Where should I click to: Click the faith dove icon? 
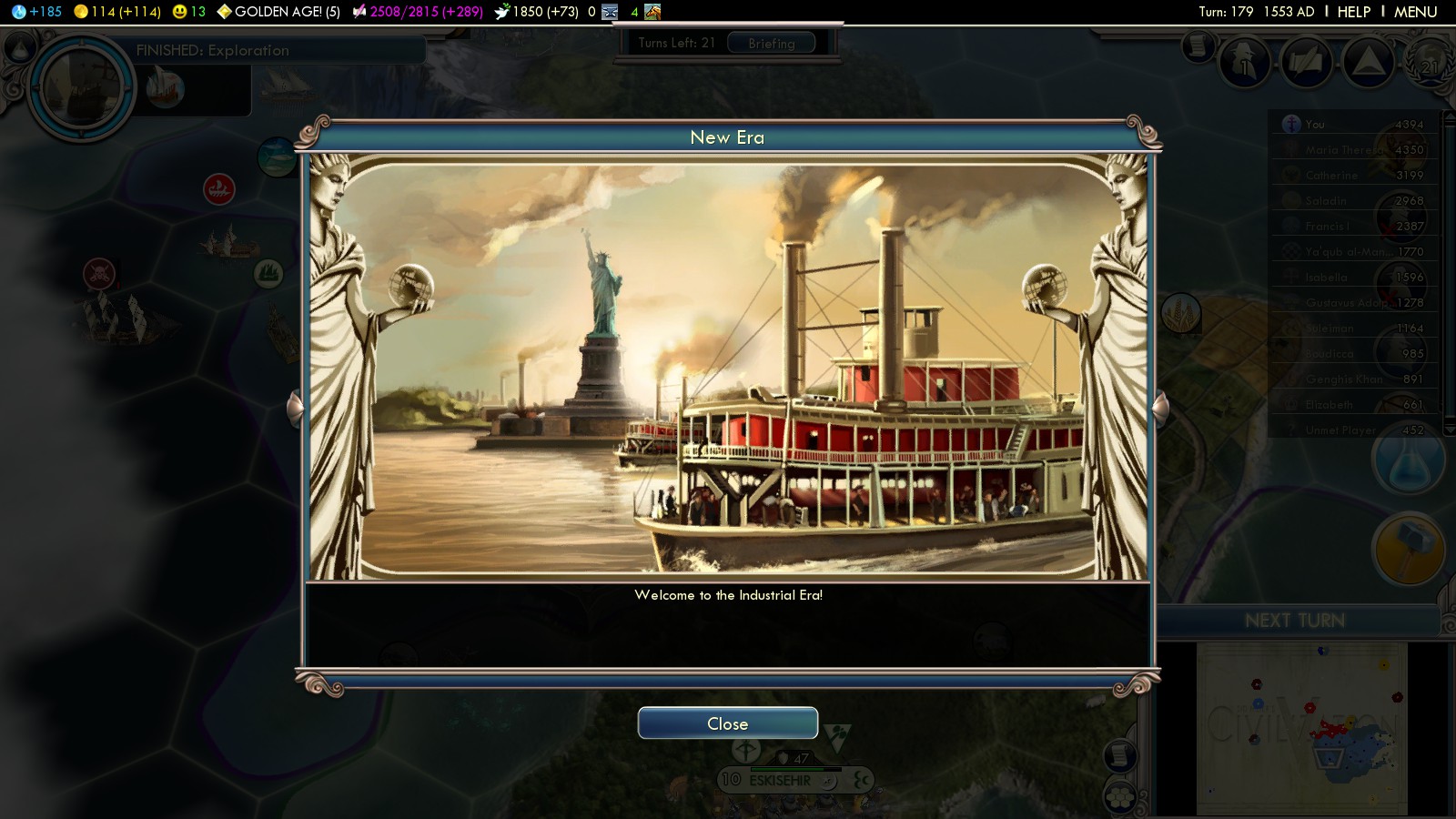point(501,12)
